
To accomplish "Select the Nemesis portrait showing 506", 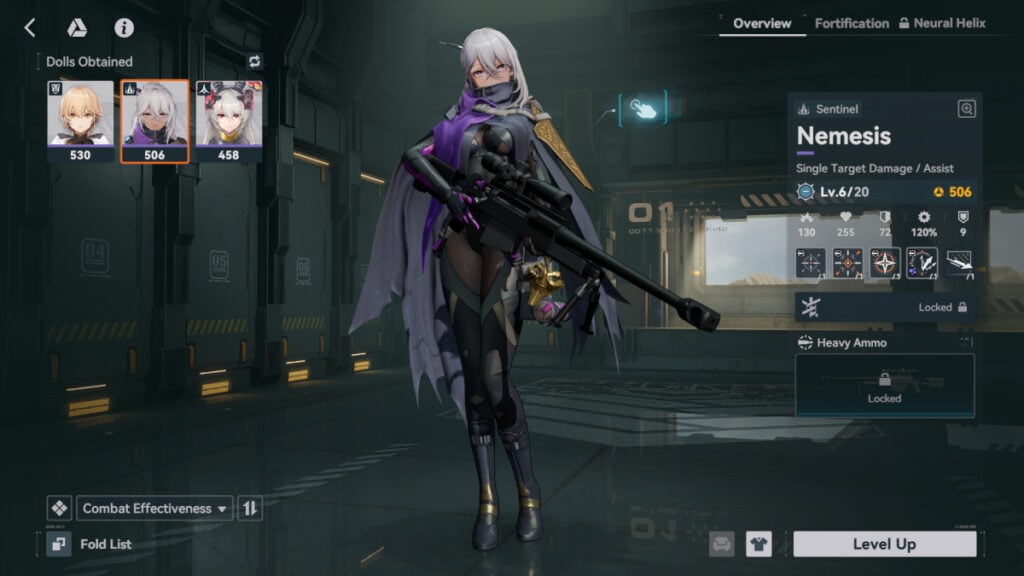I will [154, 121].
